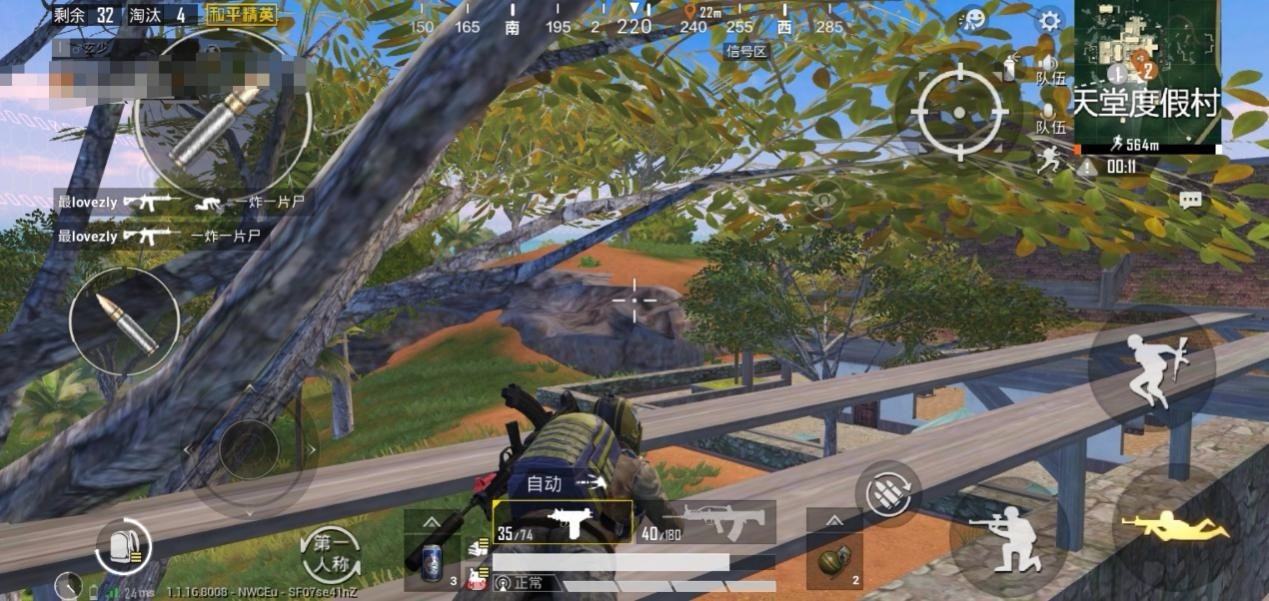Switch to crouch stance
Viewport: 1269px width, 601px height.
pyautogui.click(x=1005, y=535)
